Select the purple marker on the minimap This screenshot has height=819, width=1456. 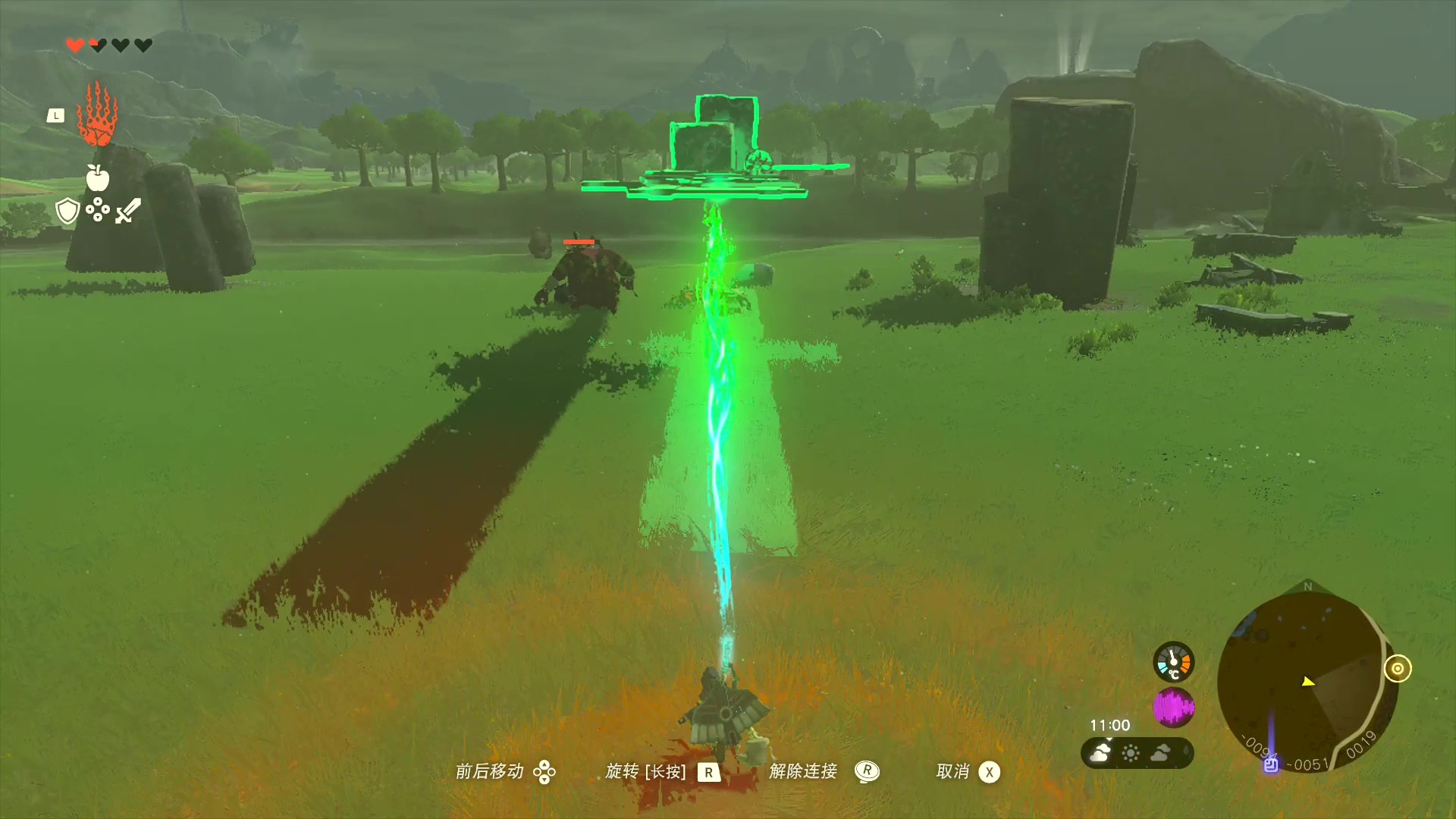[x=1271, y=764]
